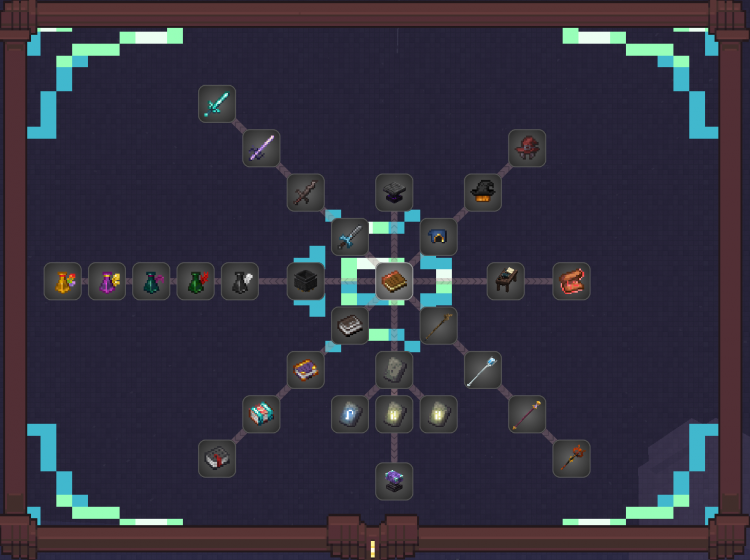Select the purple book with orange trim
This screenshot has width=750, height=560.
[x=306, y=370]
